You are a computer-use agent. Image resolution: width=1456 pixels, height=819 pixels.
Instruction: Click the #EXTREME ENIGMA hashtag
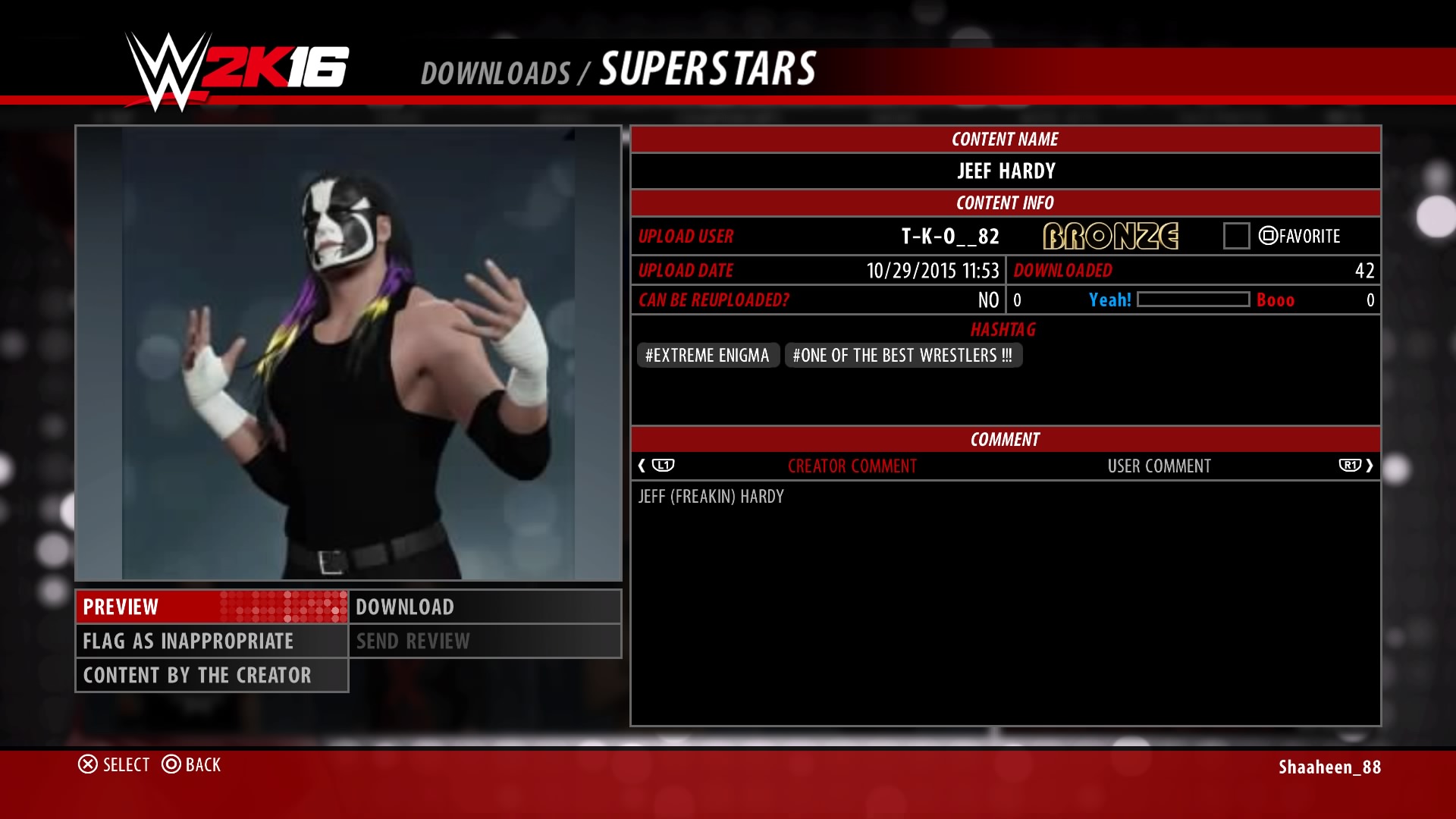pos(707,355)
